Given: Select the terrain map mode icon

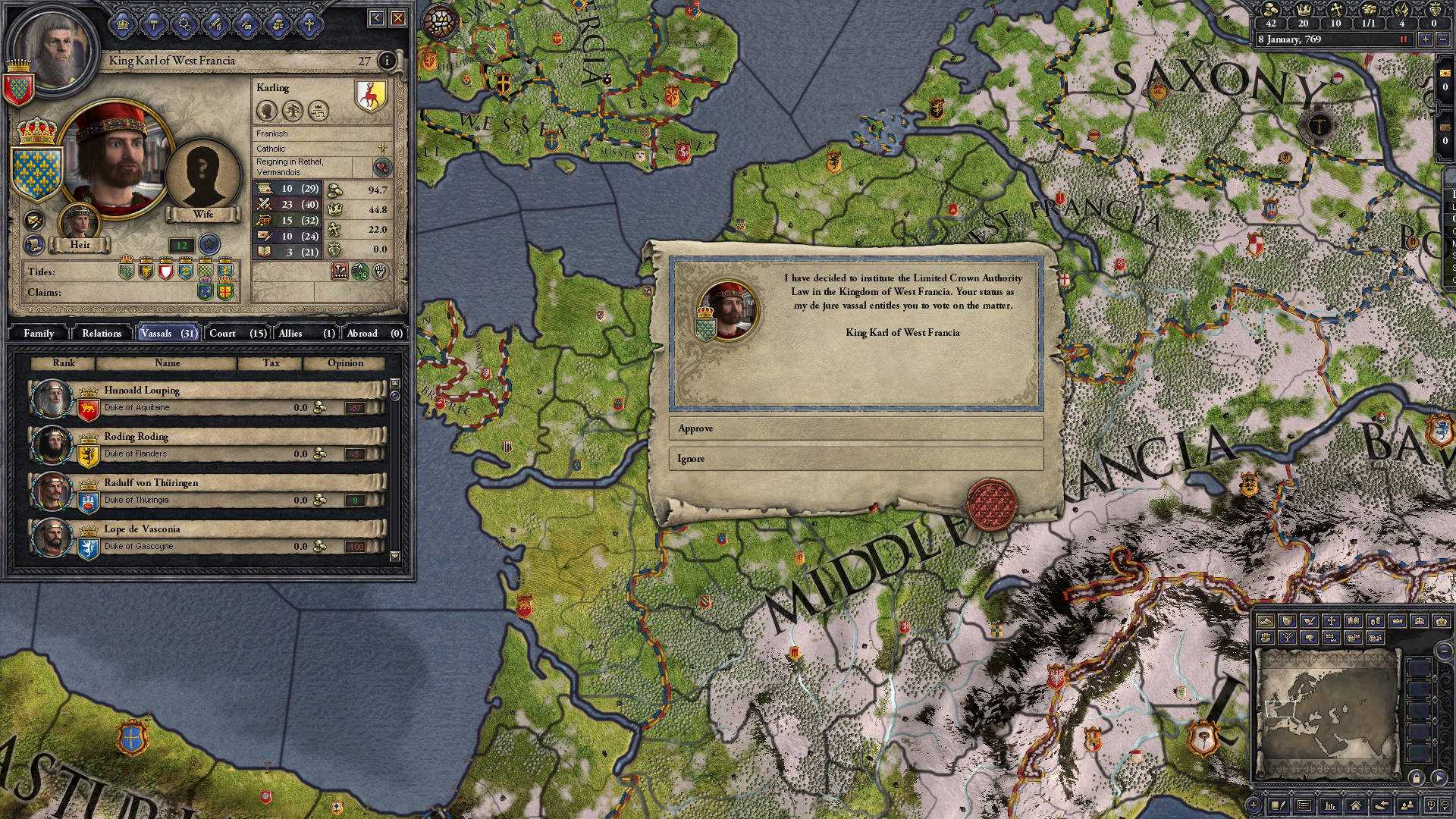Looking at the screenshot, I should tap(1265, 620).
